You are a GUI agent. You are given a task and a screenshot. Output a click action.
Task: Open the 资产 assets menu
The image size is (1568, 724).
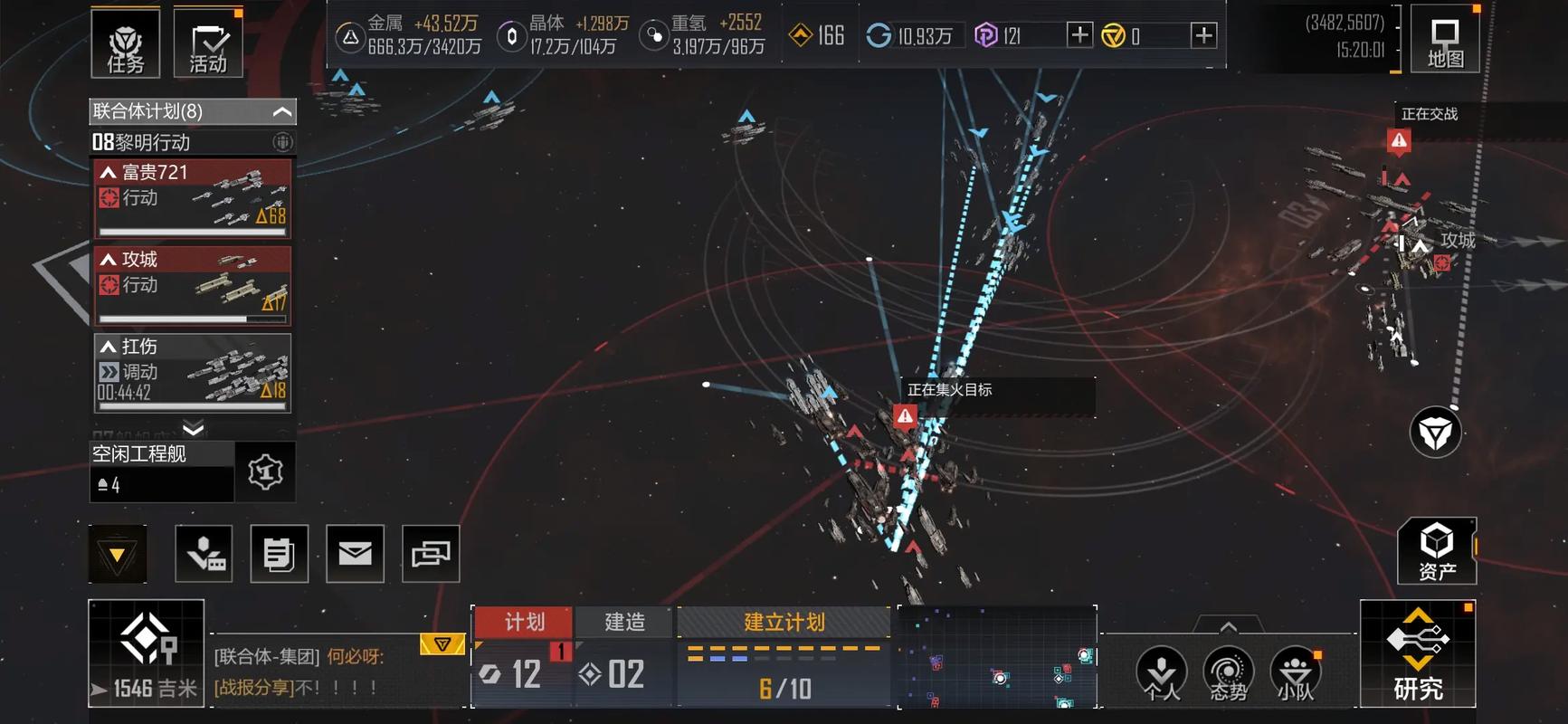(x=1437, y=551)
